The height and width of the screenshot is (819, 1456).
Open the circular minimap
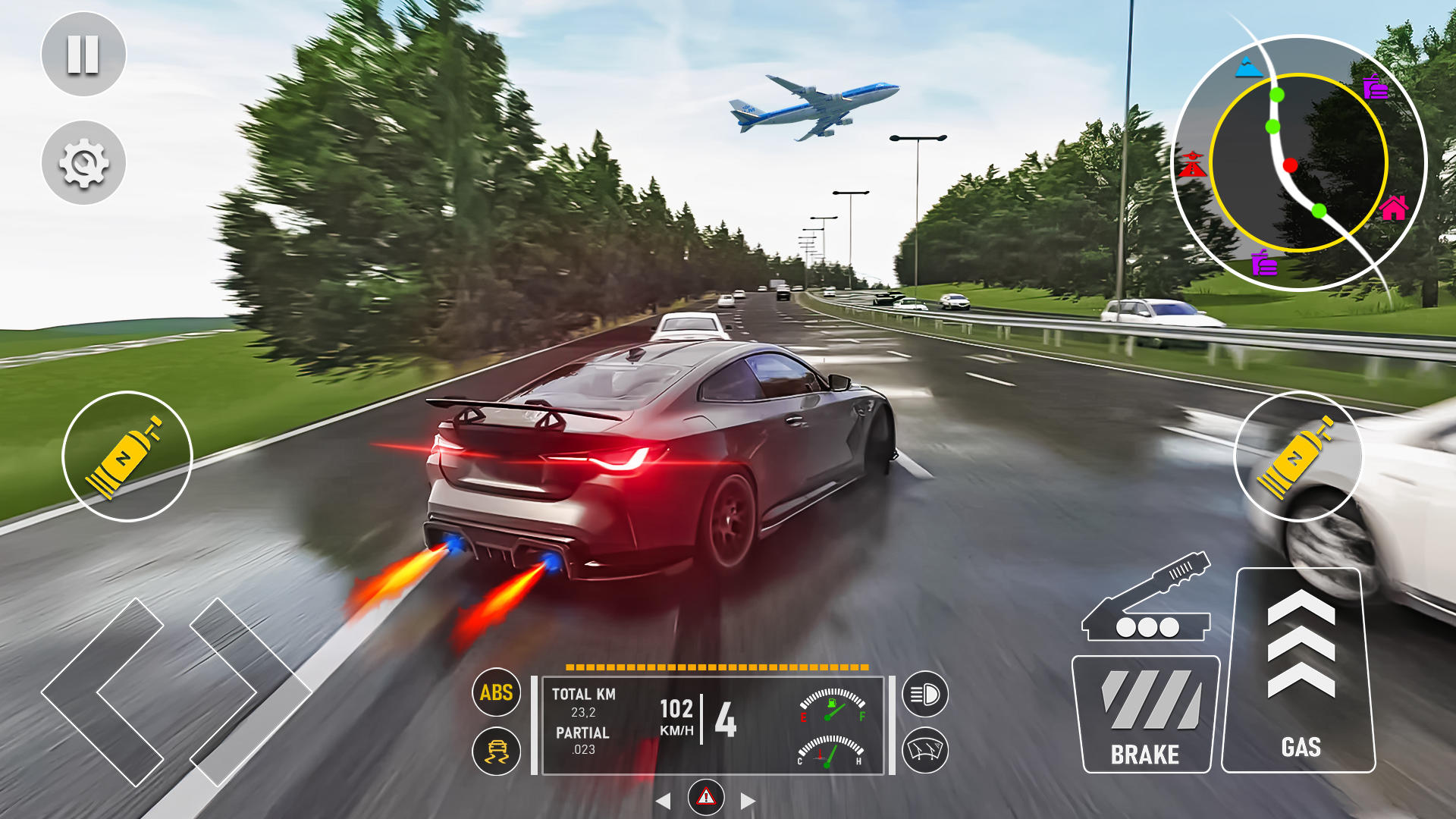tap(1298, 163)
